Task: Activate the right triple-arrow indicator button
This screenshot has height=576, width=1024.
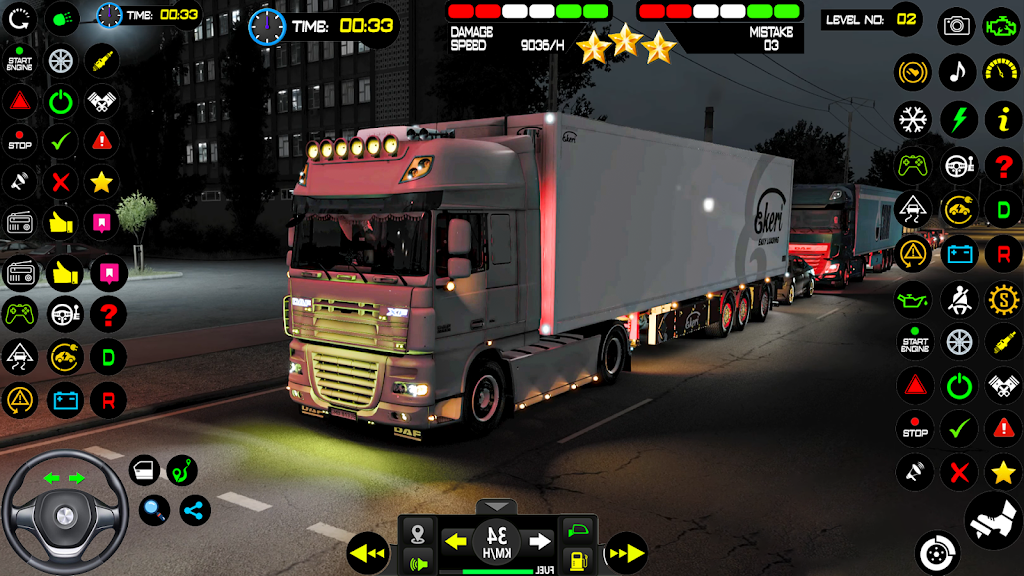Action: (x=626, y=553)
